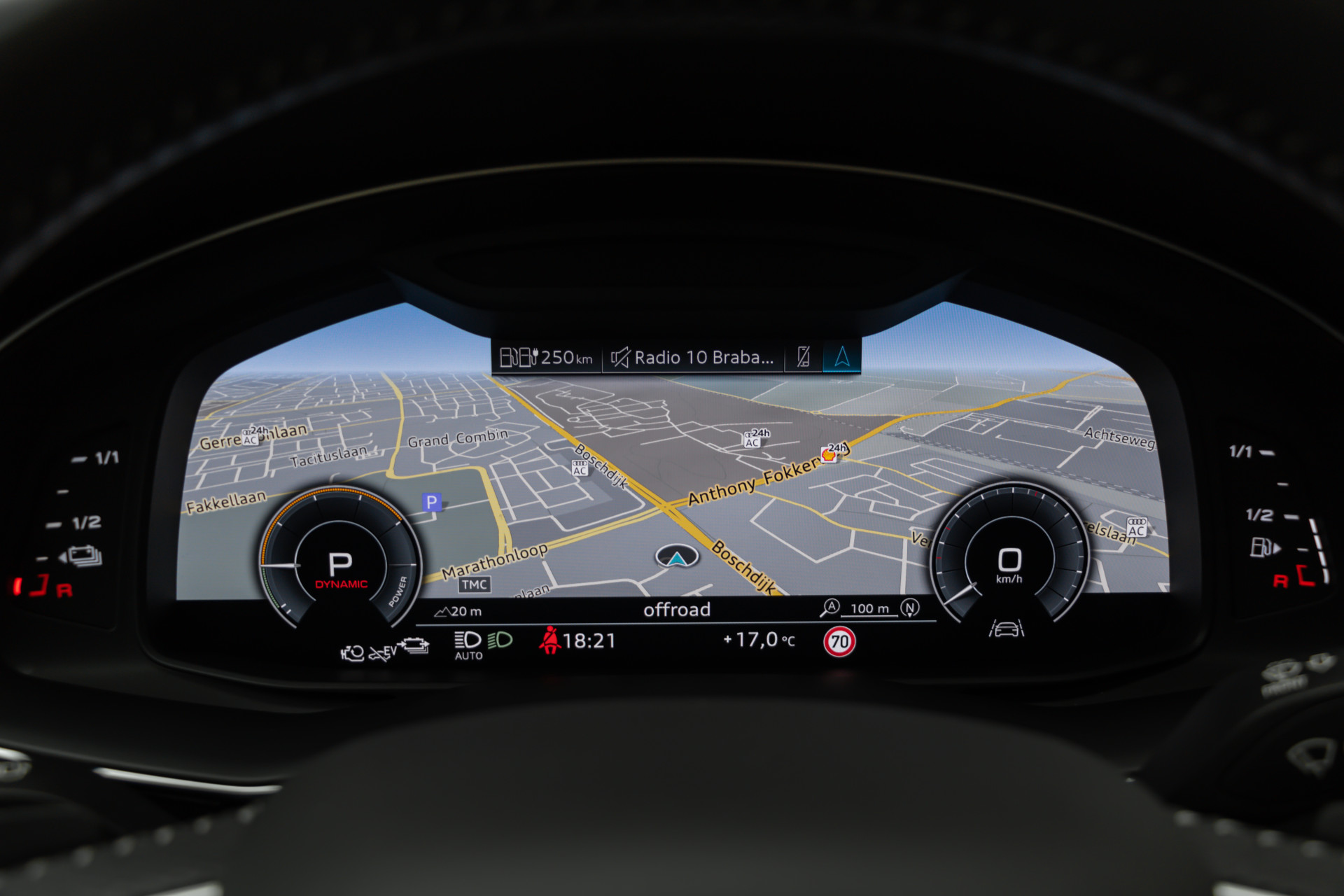Viewport: 1344px width, 896px height.
Task: Switch to the phone tab
Action: coord(804,357)
